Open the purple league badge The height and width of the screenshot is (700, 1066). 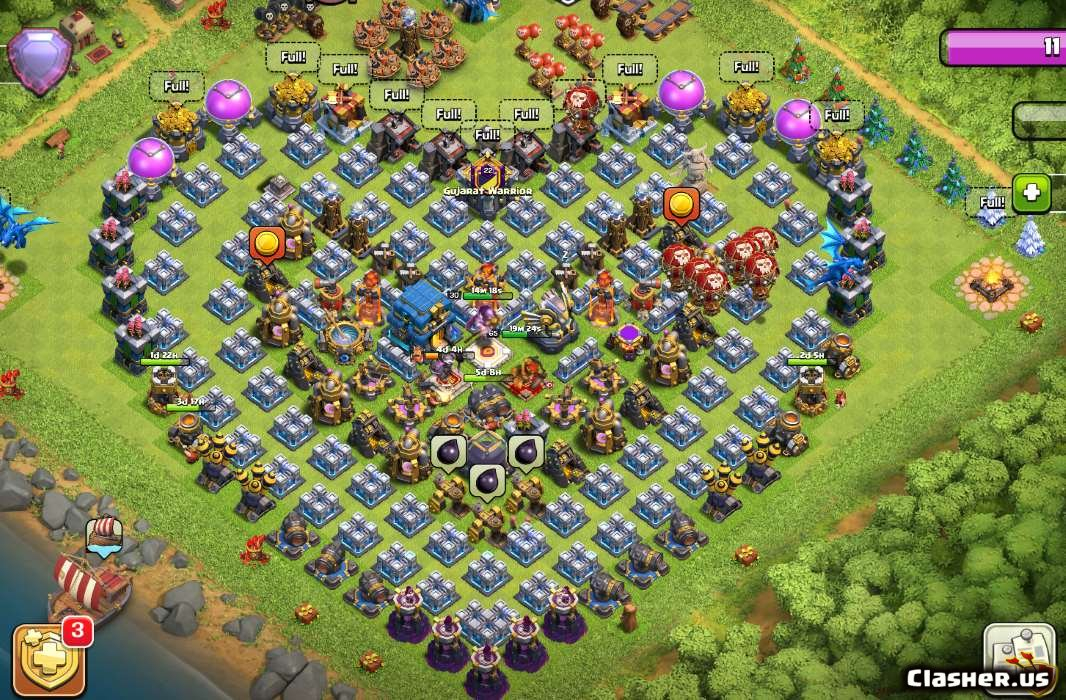(x=39, y=58)
